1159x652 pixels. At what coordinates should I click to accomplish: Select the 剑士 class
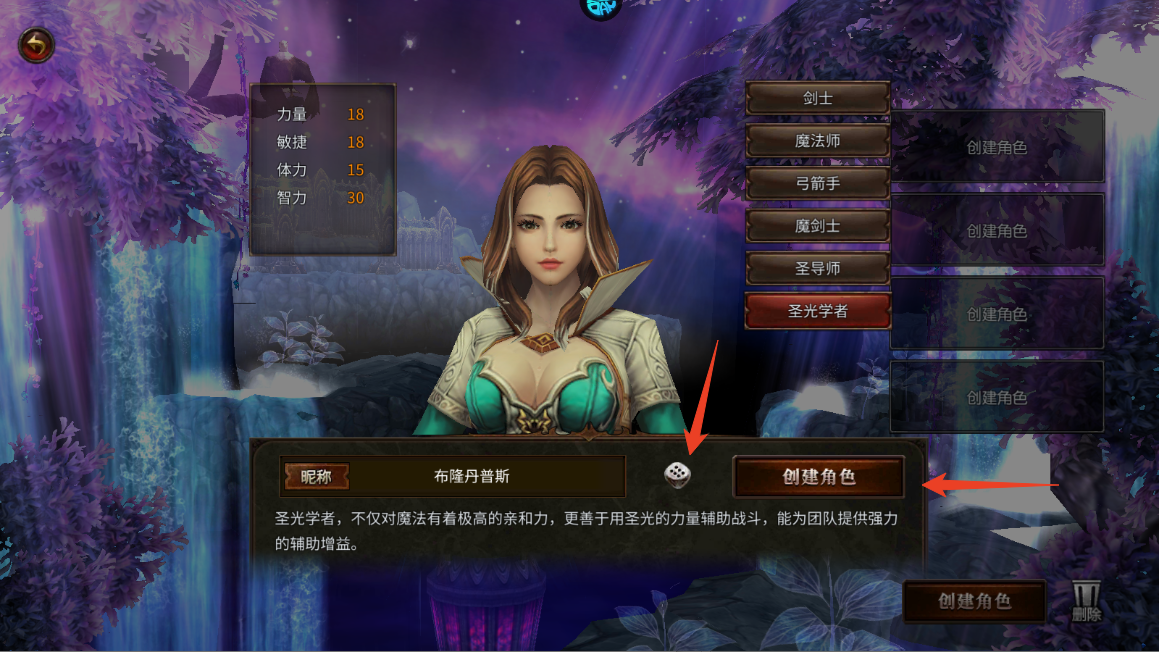[817, 99]
